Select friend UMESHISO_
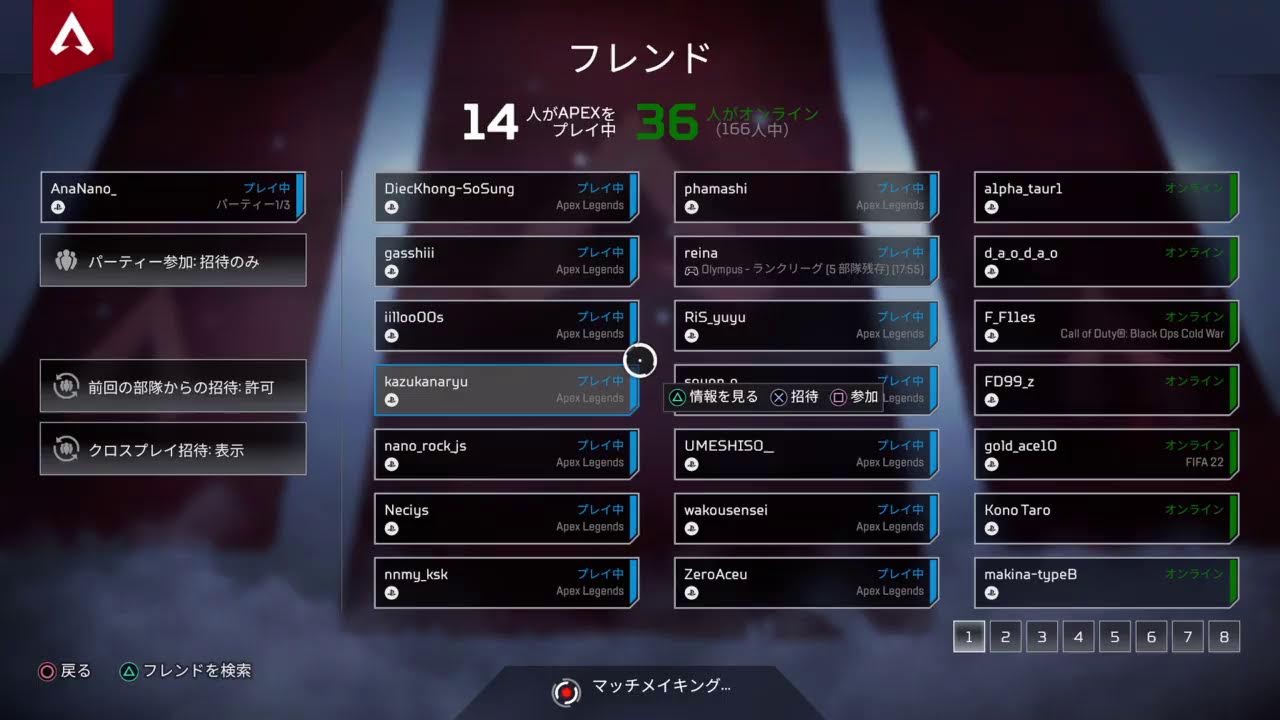Image resolution: width=1280 pixels, height=720 pixels. [806, 454]
